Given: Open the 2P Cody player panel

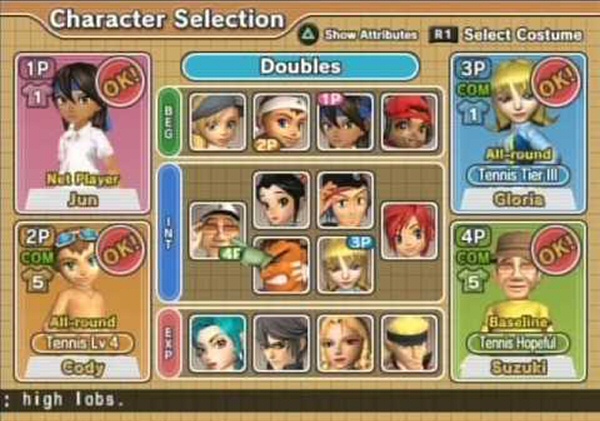Looking at the screenshot, I should click(83, 302).
